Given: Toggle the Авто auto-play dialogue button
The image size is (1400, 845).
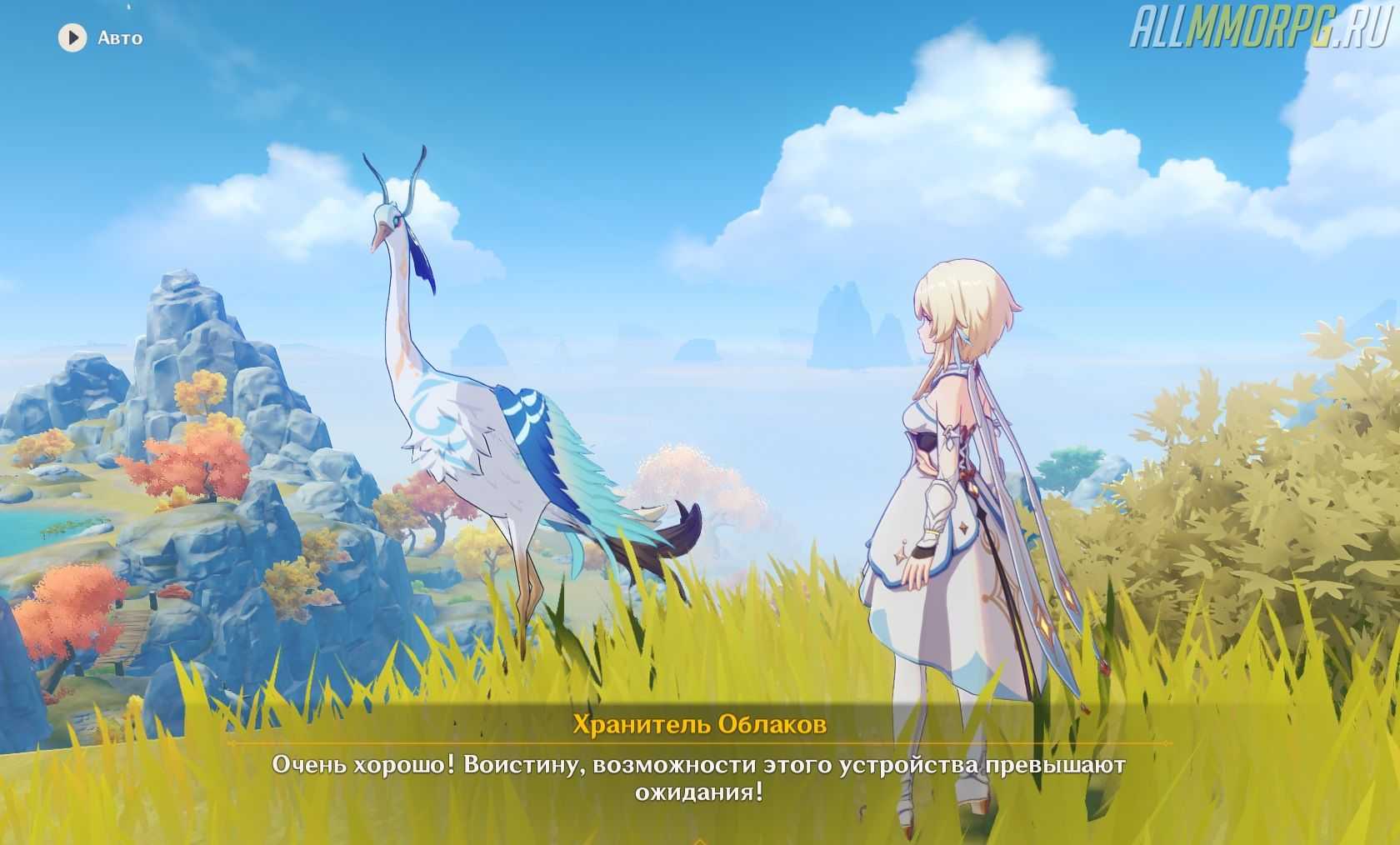Looking at the screenshot, I should coord(73,38).
